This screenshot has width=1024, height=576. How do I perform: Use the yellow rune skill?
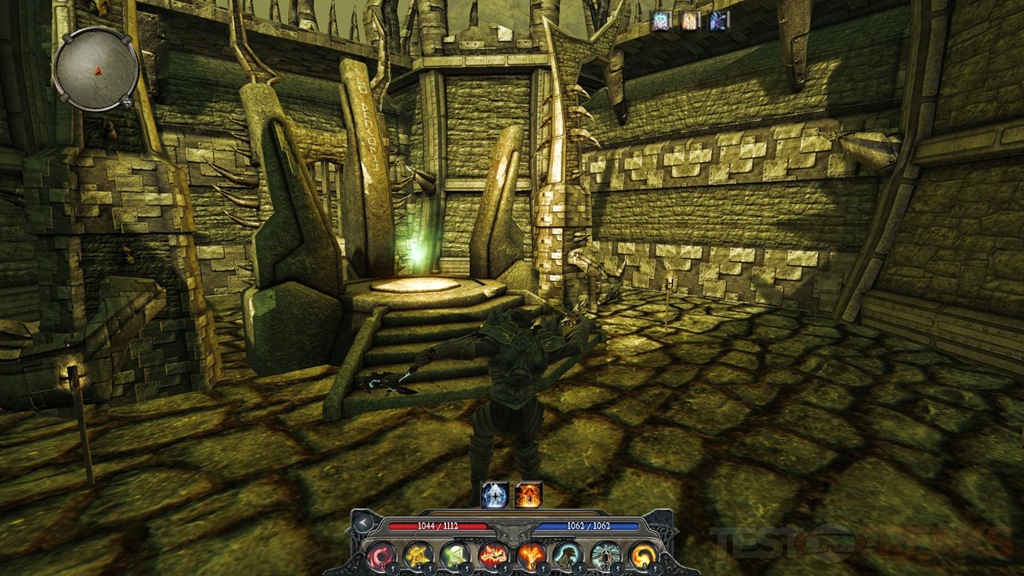click(418, 555)
